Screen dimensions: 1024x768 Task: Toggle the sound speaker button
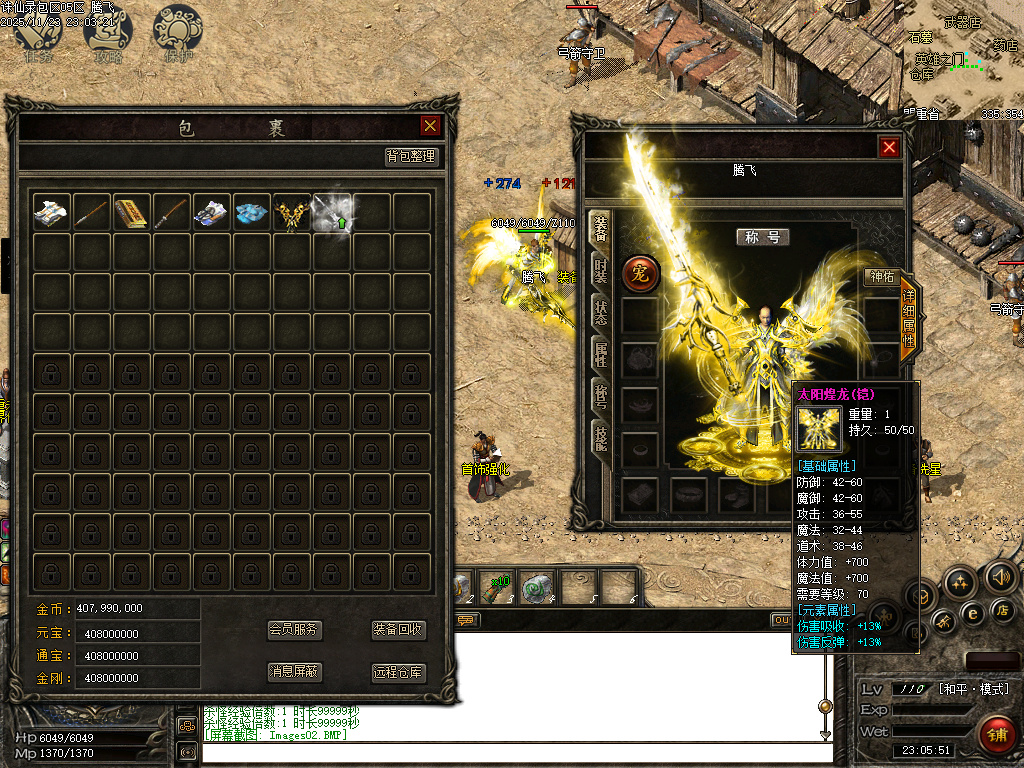click(x=1000, y=576)
